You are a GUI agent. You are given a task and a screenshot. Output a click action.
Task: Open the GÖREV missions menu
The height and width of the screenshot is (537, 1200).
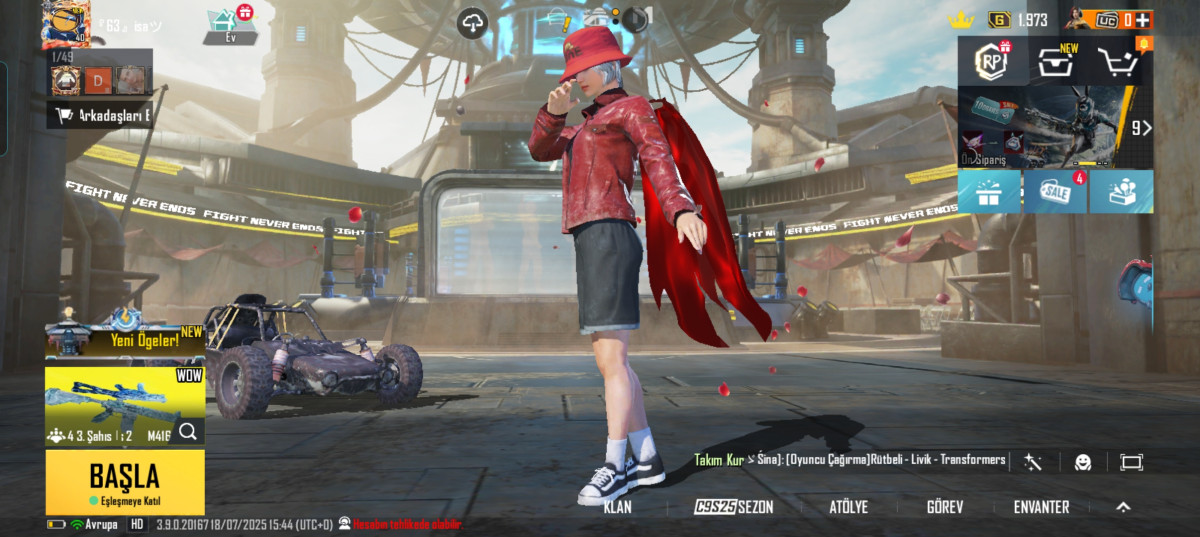[x=944, y=507]
